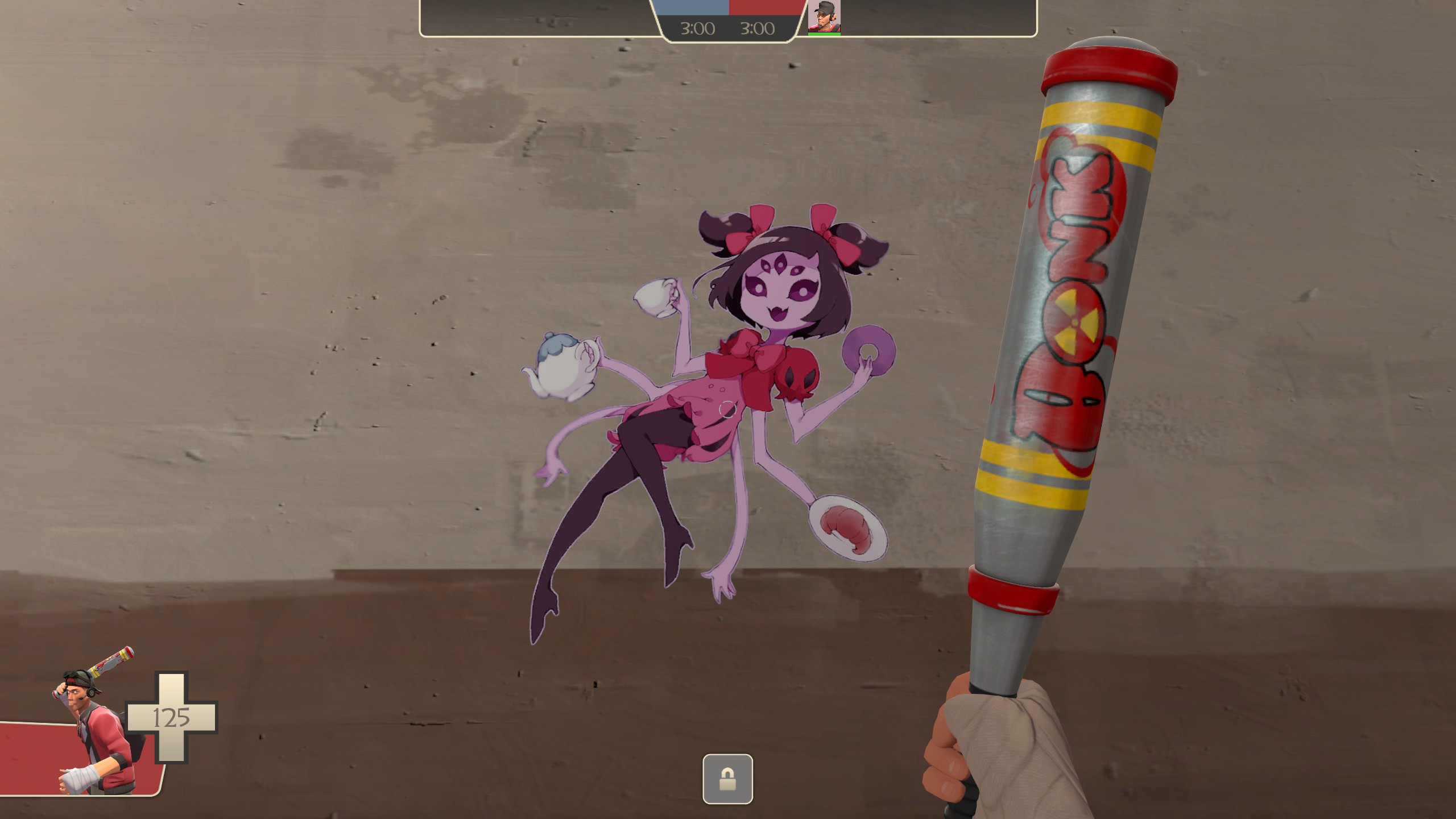Image resolution: width=1456 pixels, height=819 pixels.
Task: Click the Scout class portrait avatar in the HUD
Action: [824, 16]
